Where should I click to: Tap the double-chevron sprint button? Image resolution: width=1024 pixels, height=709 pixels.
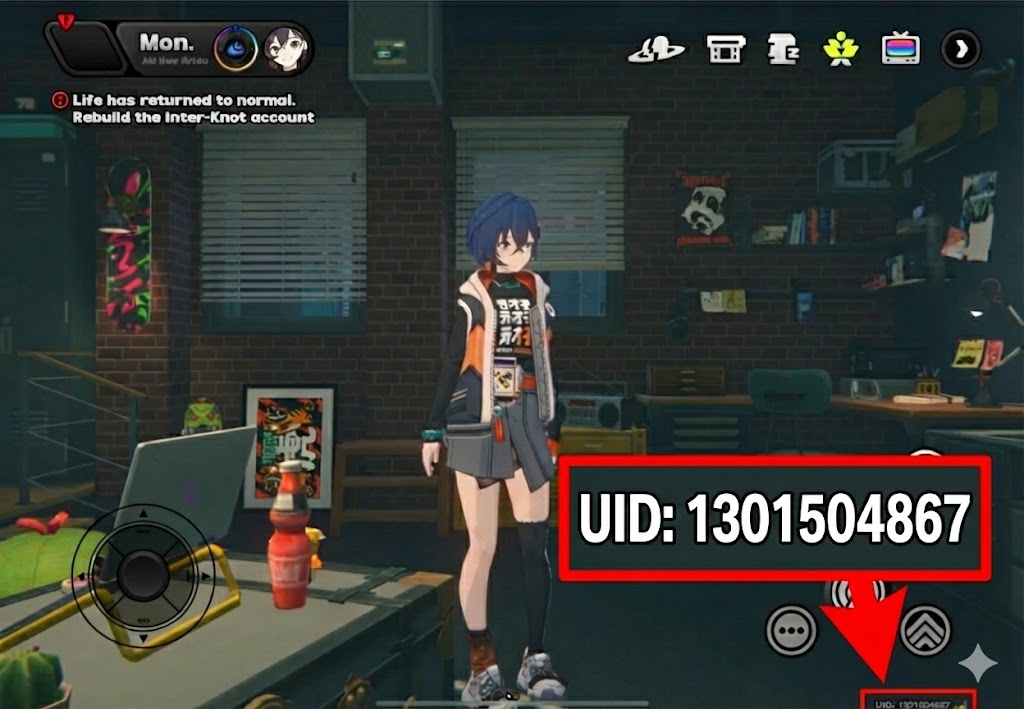[925, 630]
